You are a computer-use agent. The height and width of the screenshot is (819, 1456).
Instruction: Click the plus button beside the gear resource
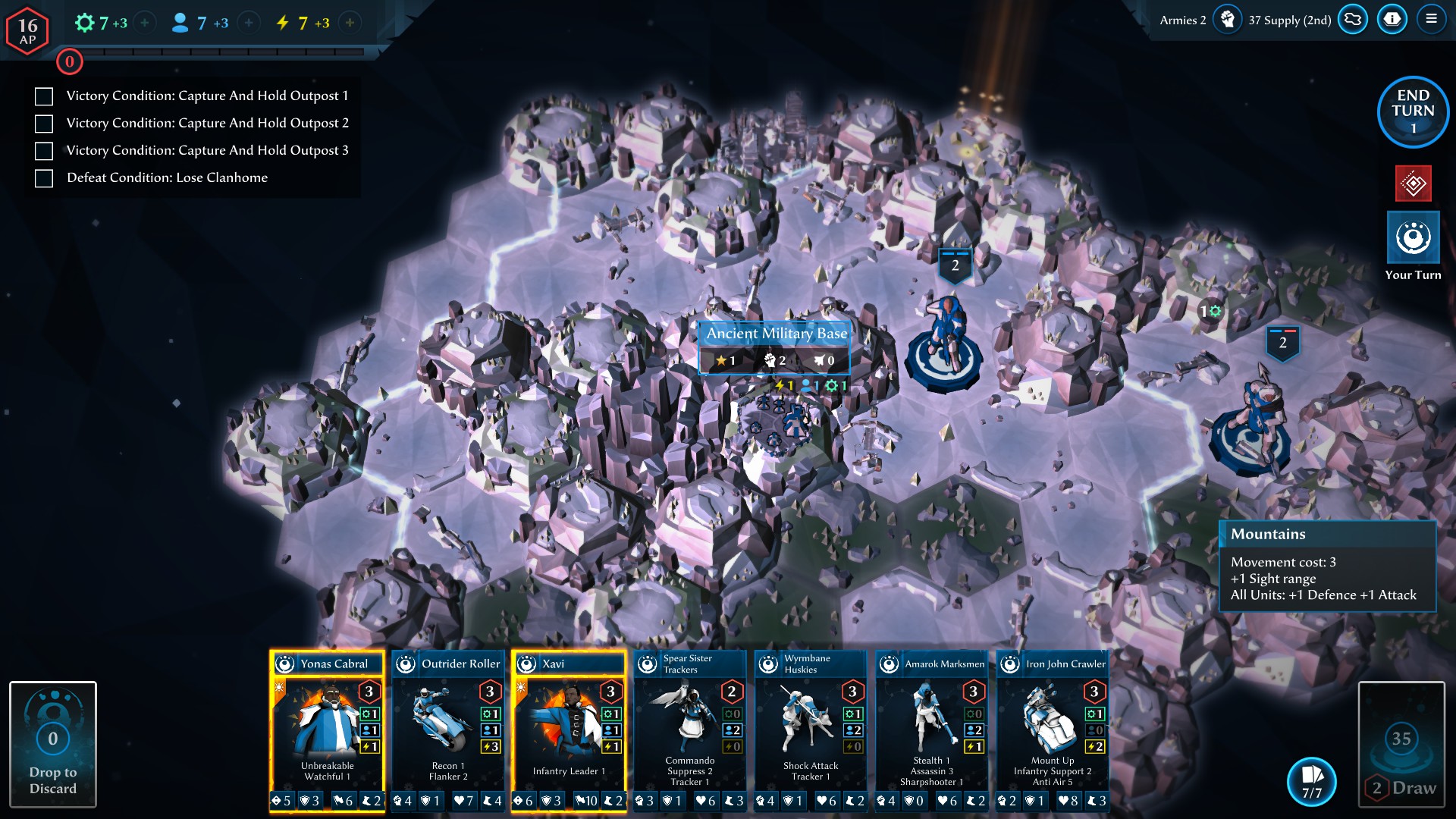(x=143, y=23)
